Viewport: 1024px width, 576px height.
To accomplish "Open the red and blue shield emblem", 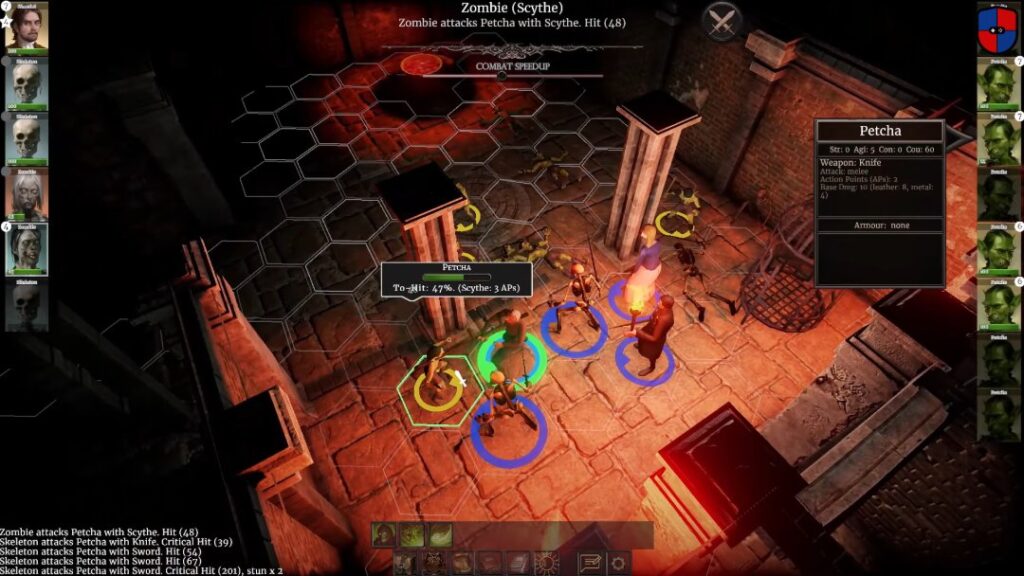I will click(996, 26).
